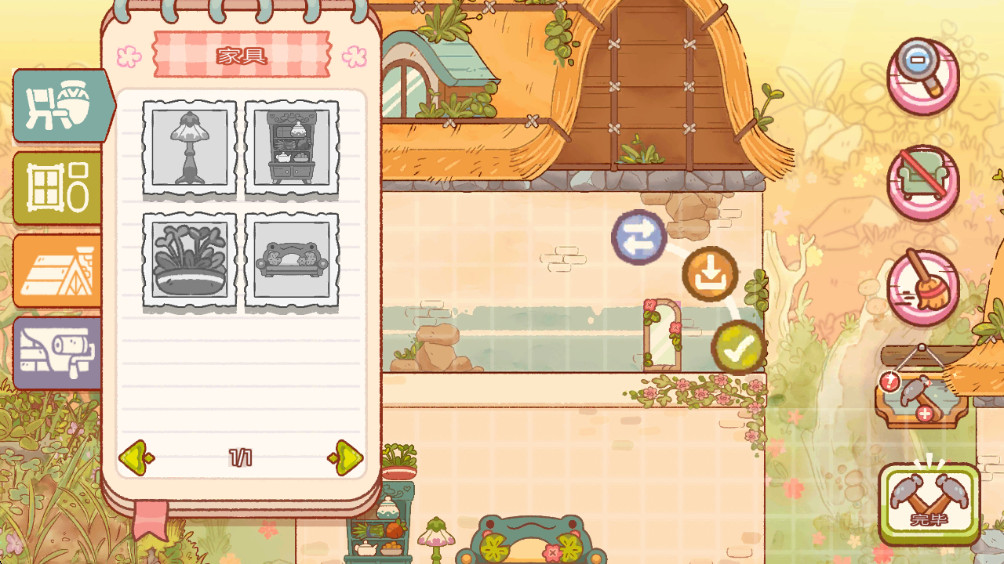The width and height of the screenshot is (1004, 564).
Task: Activate the broom clear-all button
Action: [921, 287]
